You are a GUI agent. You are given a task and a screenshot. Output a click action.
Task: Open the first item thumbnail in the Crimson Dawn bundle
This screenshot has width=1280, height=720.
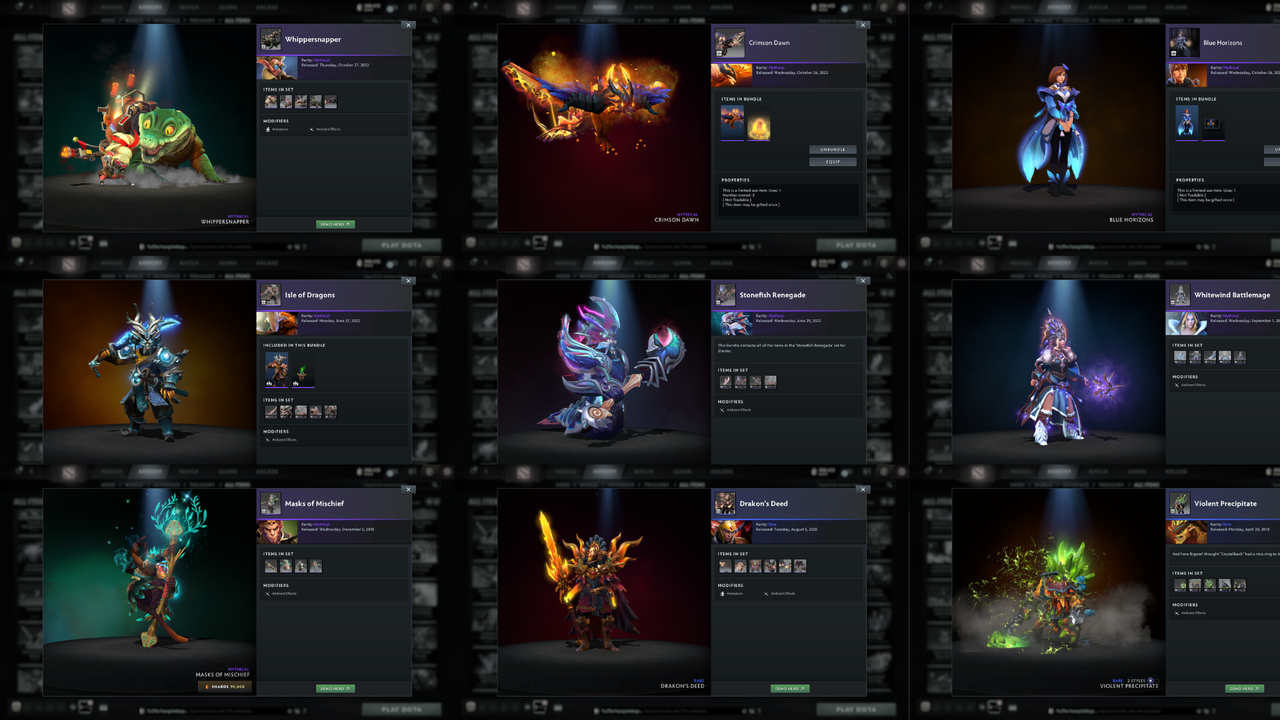[732, 123]
